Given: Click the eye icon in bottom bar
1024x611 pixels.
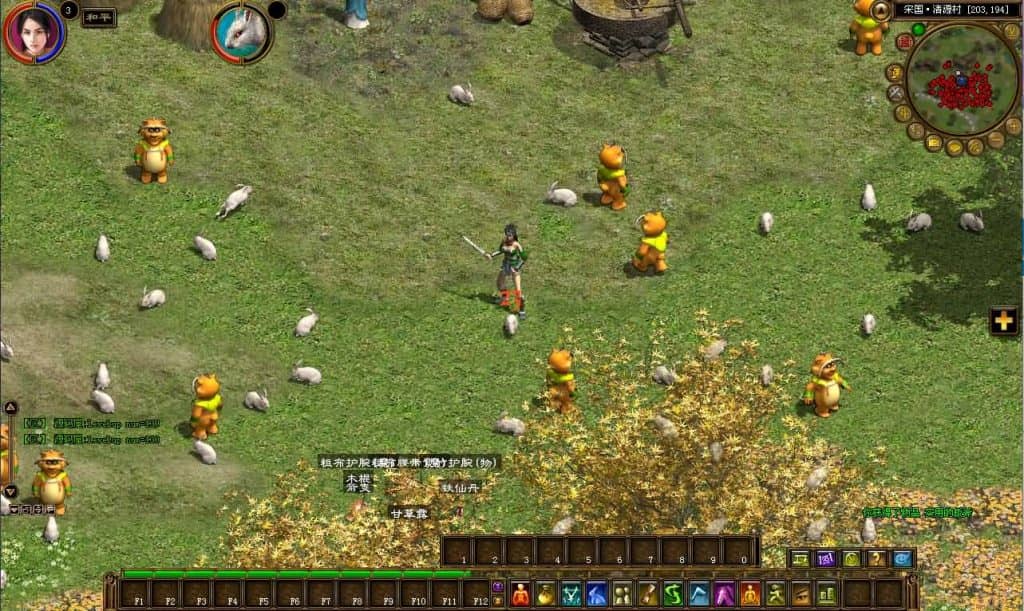Looking at the screenshot, I should [801, 594].
